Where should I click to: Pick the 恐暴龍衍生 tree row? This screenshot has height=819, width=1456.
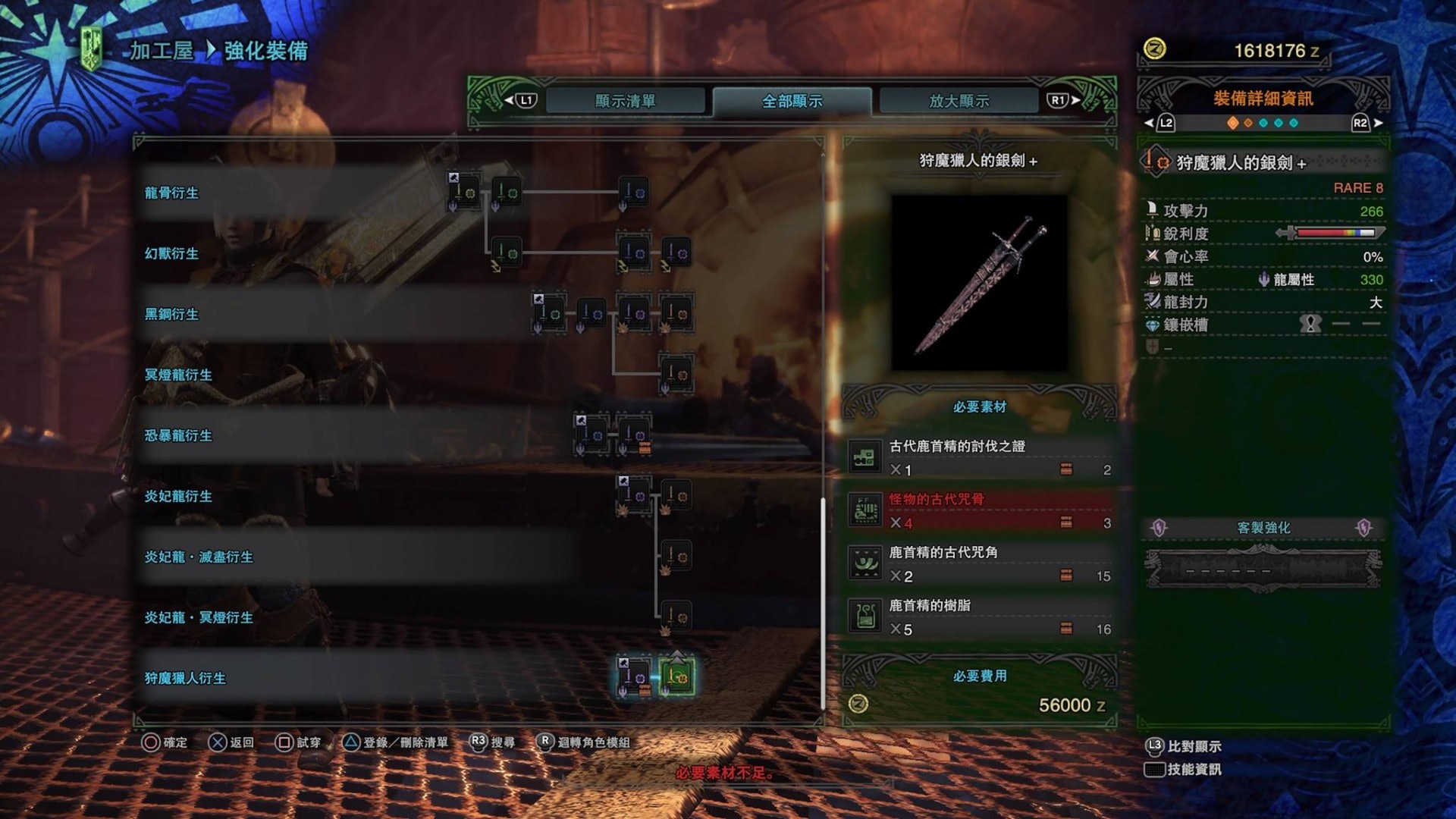178,435
